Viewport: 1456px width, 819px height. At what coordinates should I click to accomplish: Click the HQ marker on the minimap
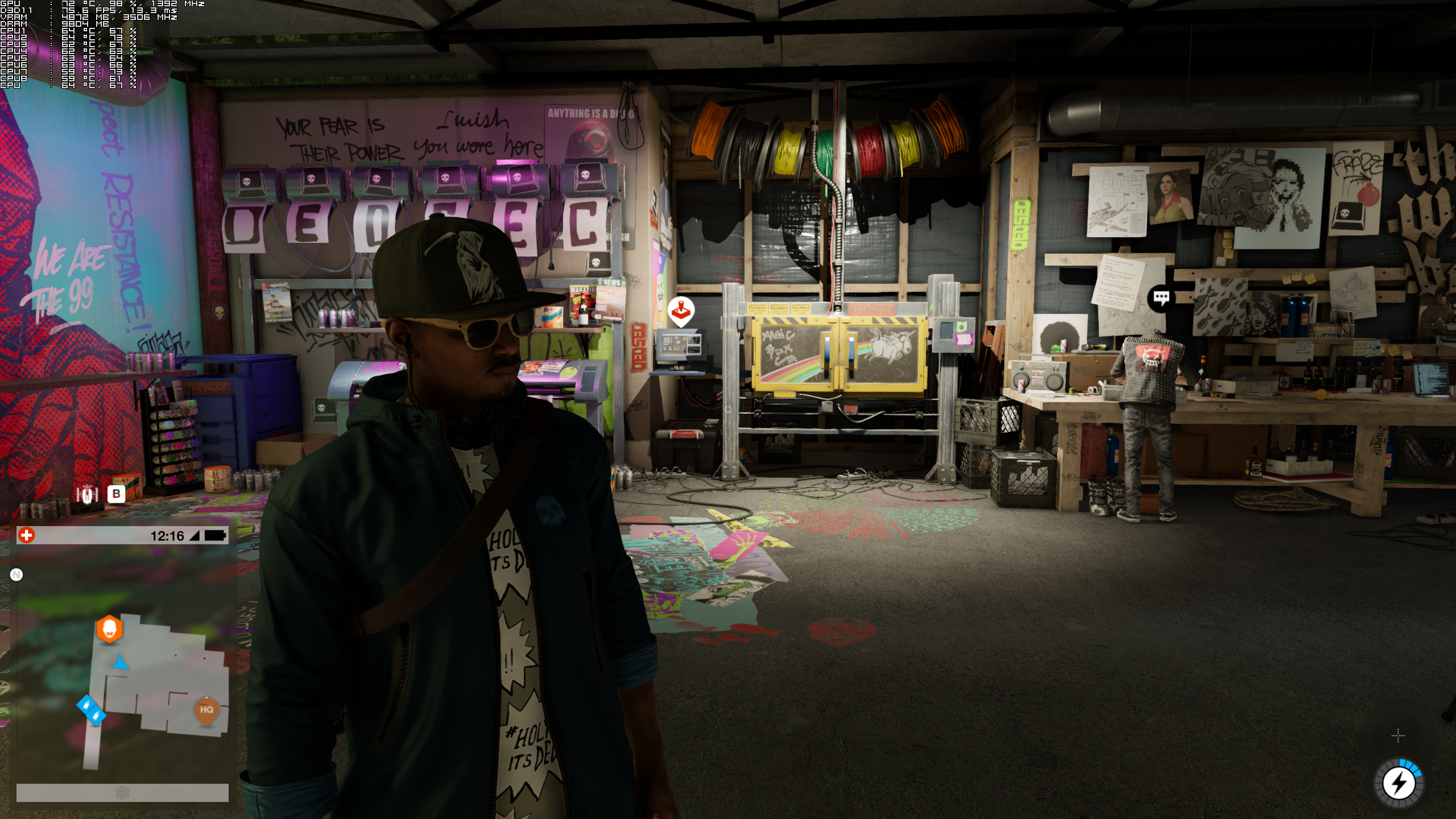[206, 710]
